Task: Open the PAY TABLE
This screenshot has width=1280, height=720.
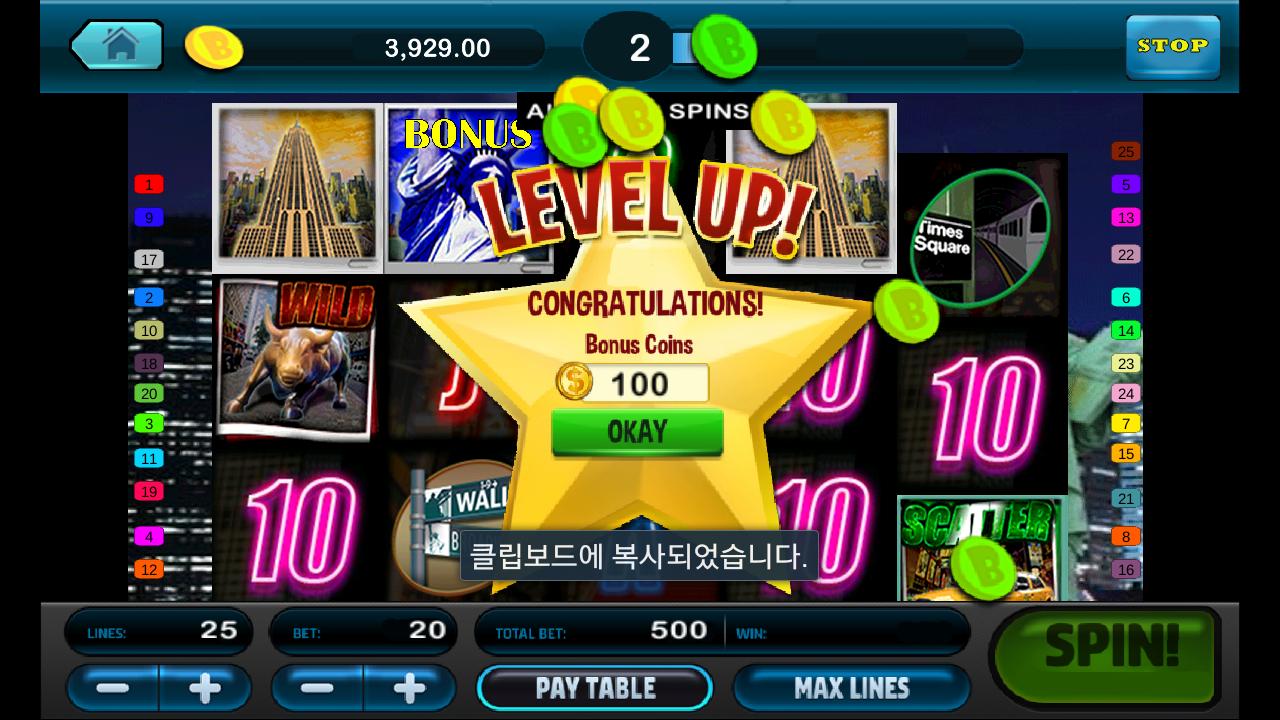Action: coord(595,688)
